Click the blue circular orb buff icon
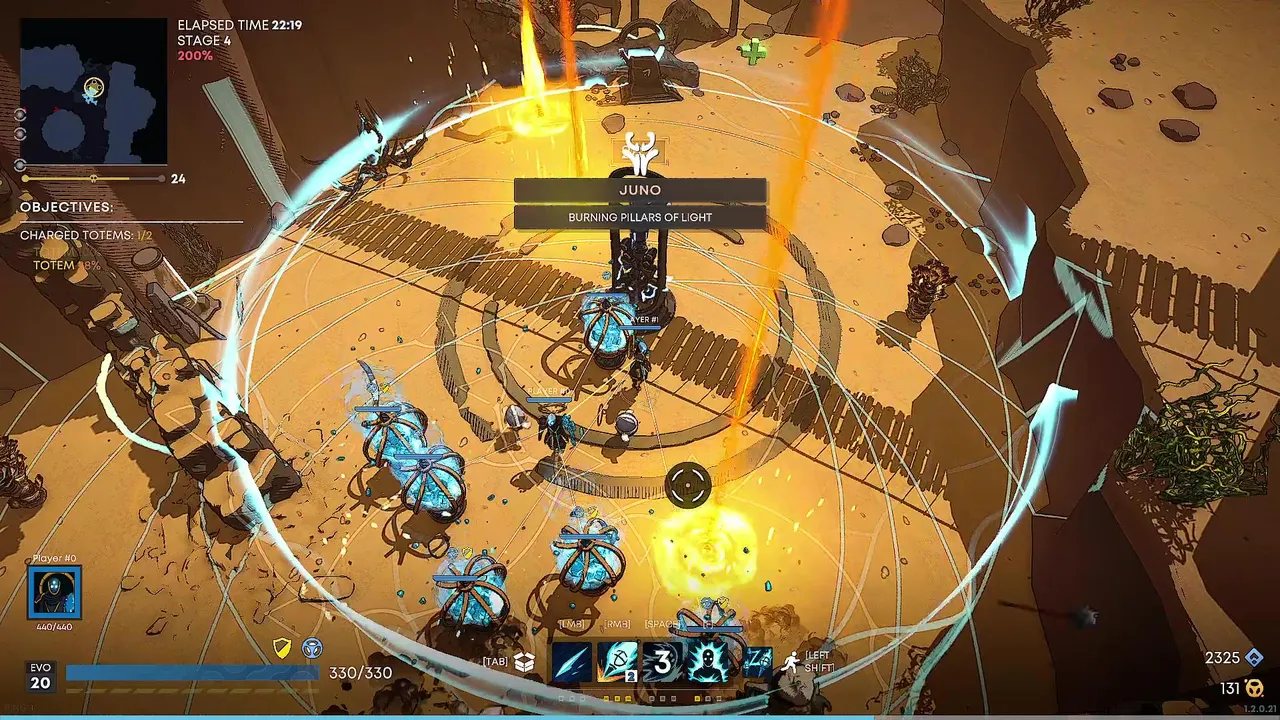Viewport: 1280px width, 720px height. click(312, 649)
